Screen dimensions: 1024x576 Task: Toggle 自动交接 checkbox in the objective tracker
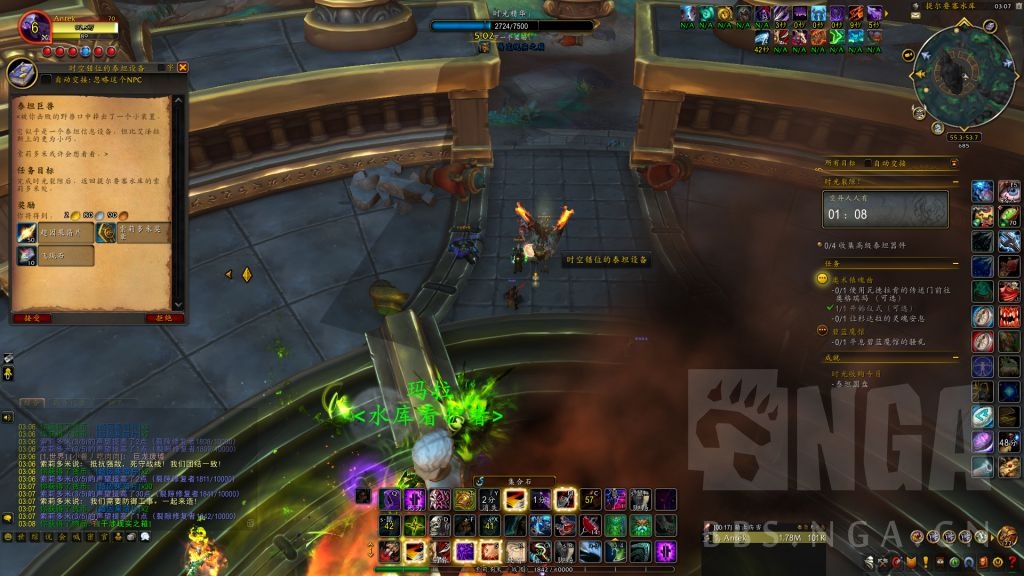[868, 163]
